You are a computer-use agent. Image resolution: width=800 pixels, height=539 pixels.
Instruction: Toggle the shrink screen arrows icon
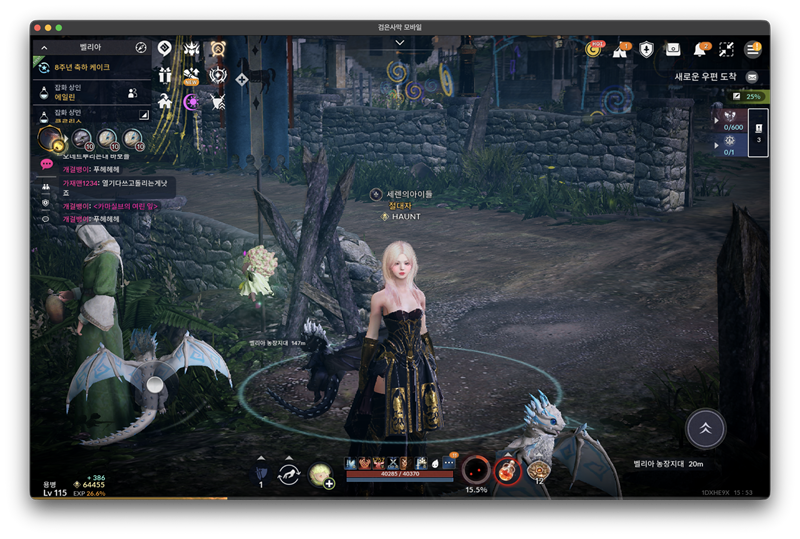tap(726, 49)
